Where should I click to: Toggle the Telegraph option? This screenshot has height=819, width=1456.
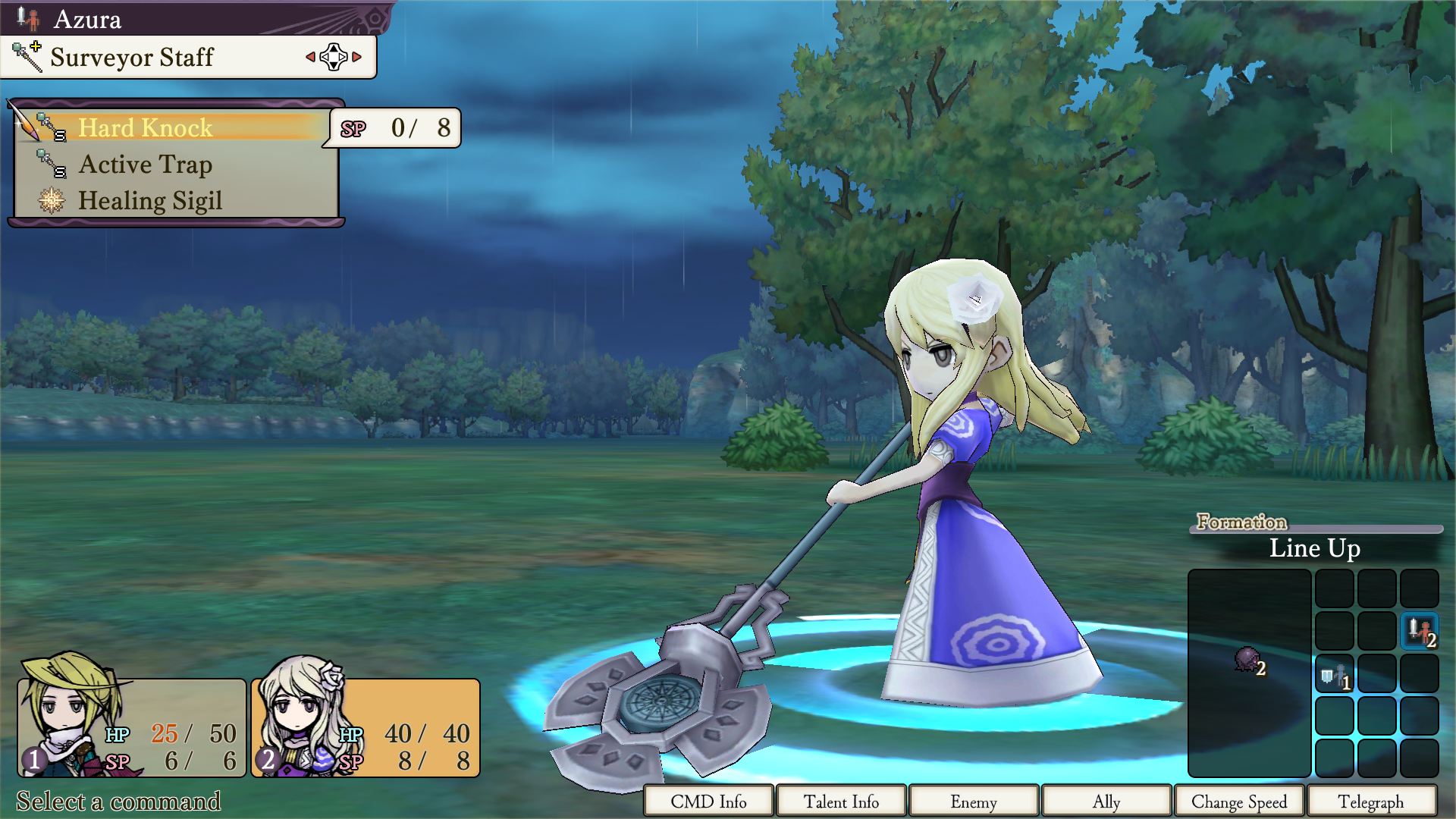pos(1371,802)
